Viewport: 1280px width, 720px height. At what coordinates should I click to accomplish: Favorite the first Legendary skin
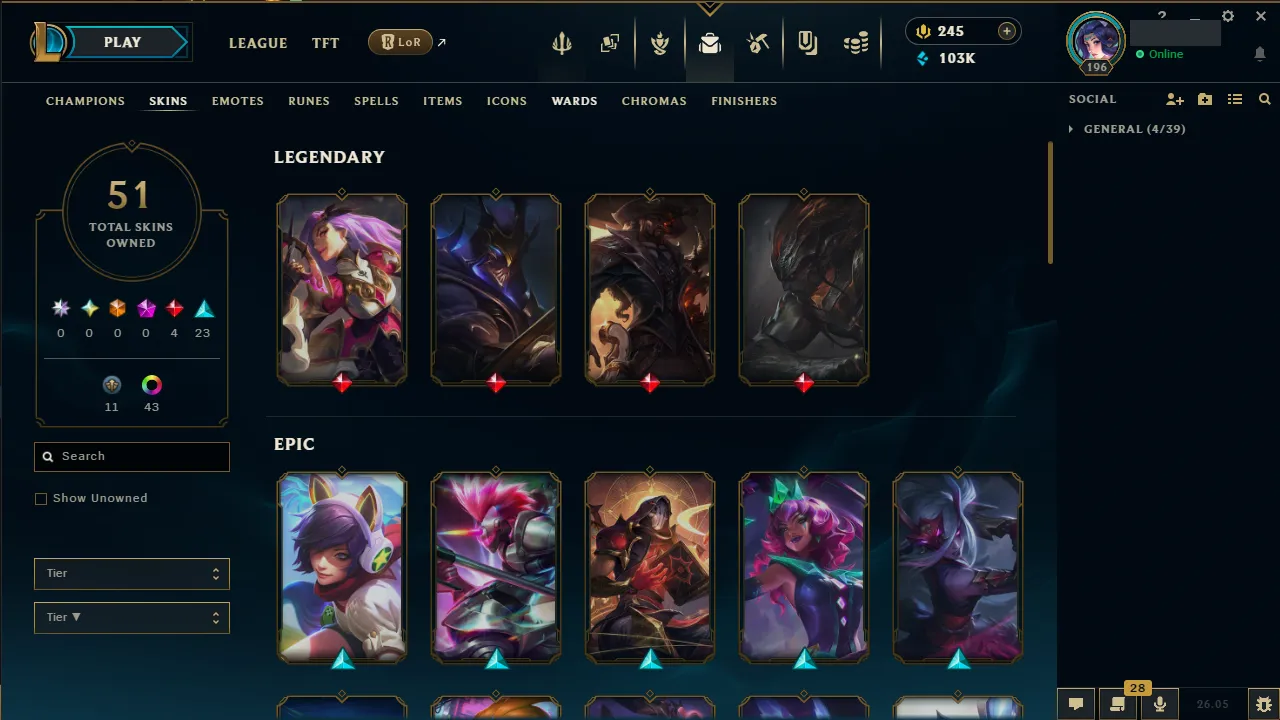(x=342, y=190)
